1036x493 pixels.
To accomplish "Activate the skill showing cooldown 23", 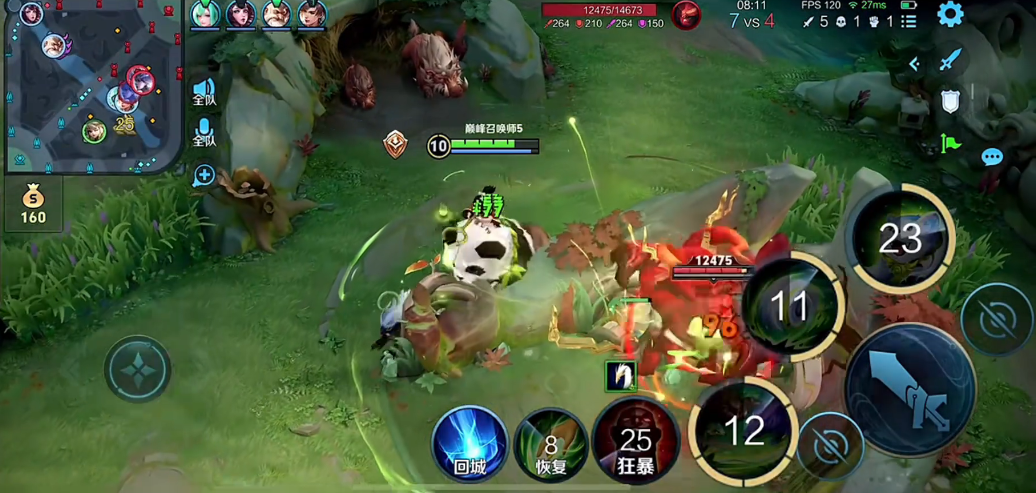I will [x=899, y=239].
